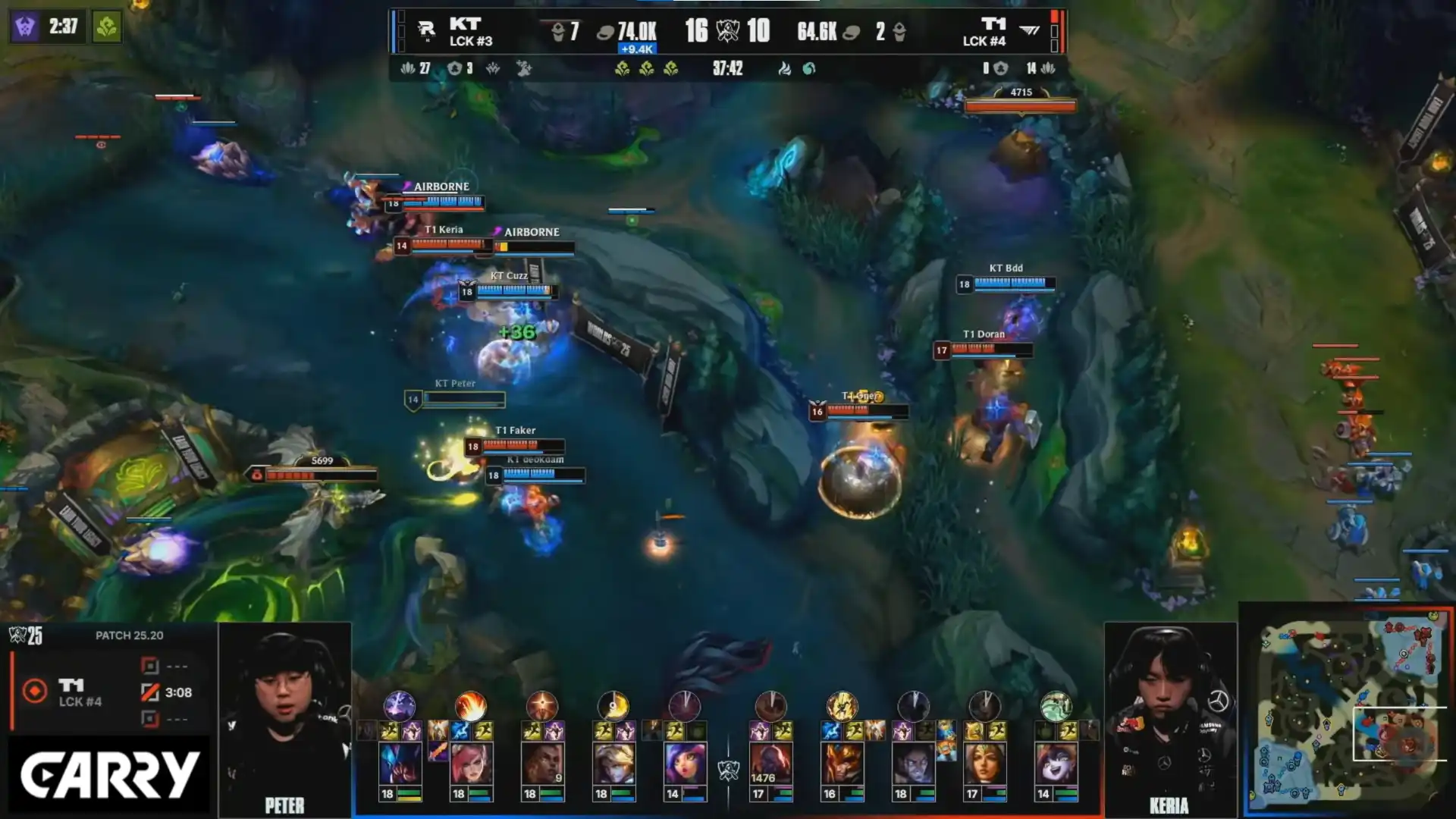Choose the Ezreal champion portrait
Screen dimensions: 1456x819
click(613, 763)
